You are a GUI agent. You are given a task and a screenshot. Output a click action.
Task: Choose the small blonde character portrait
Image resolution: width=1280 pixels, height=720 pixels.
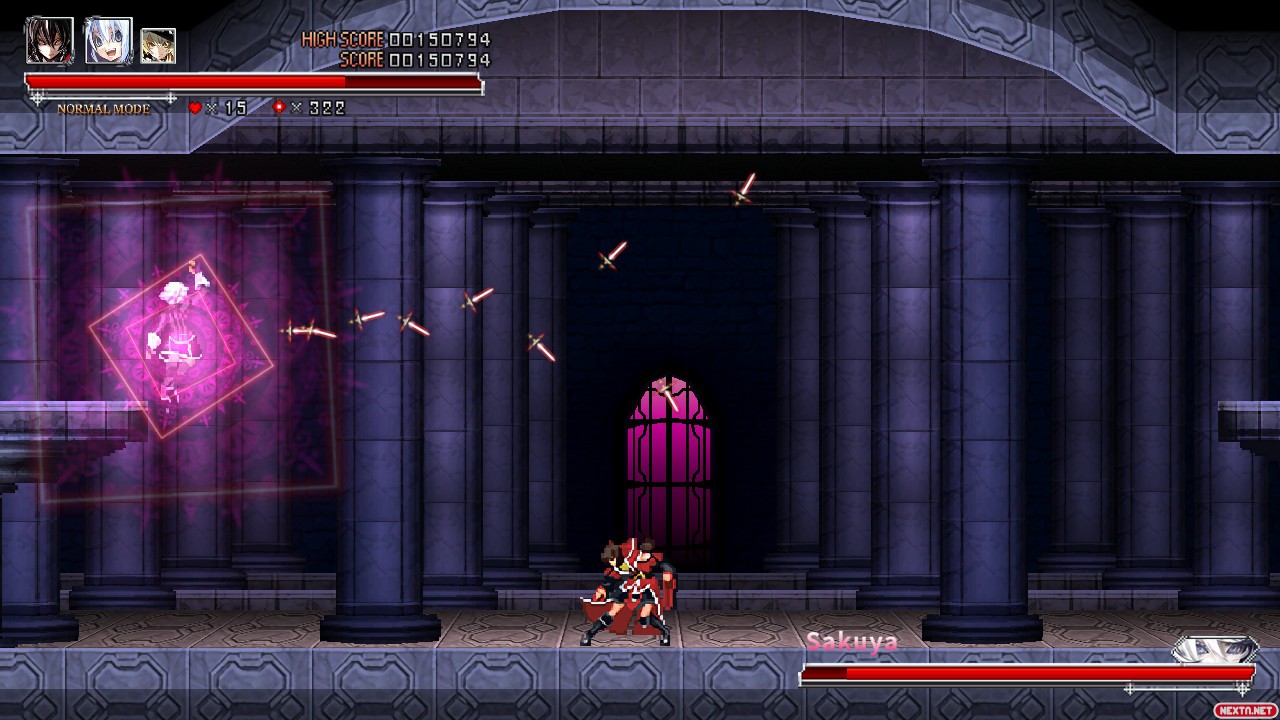[158, 46]
